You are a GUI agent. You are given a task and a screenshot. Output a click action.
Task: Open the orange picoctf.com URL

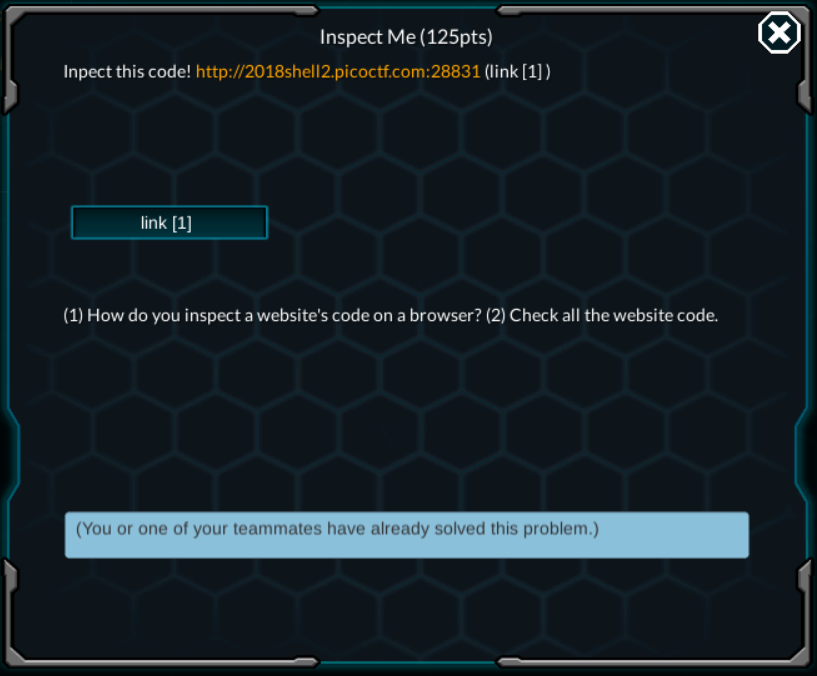pos(338,72)
